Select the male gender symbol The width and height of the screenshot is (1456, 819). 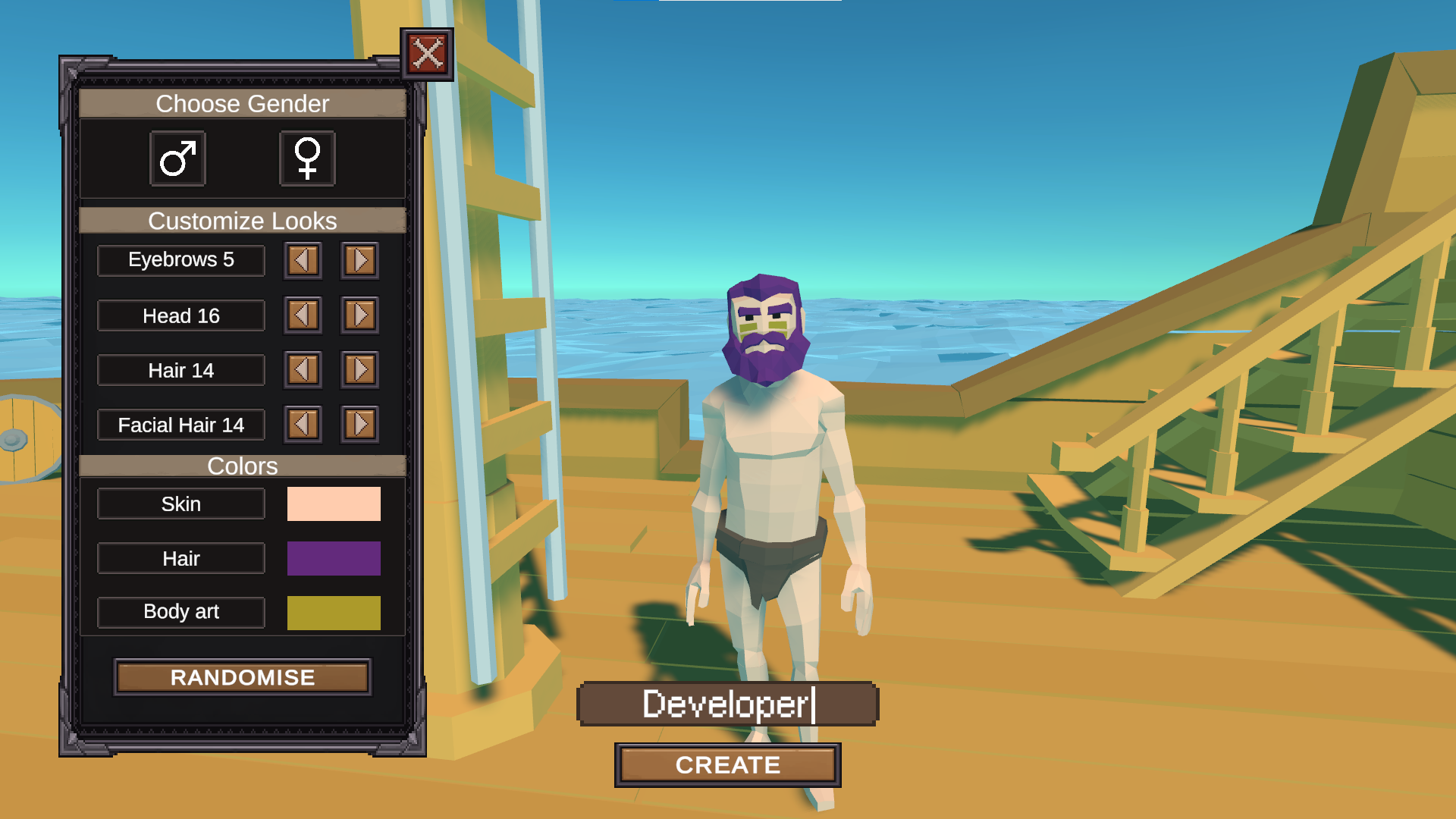click(177, 158)
